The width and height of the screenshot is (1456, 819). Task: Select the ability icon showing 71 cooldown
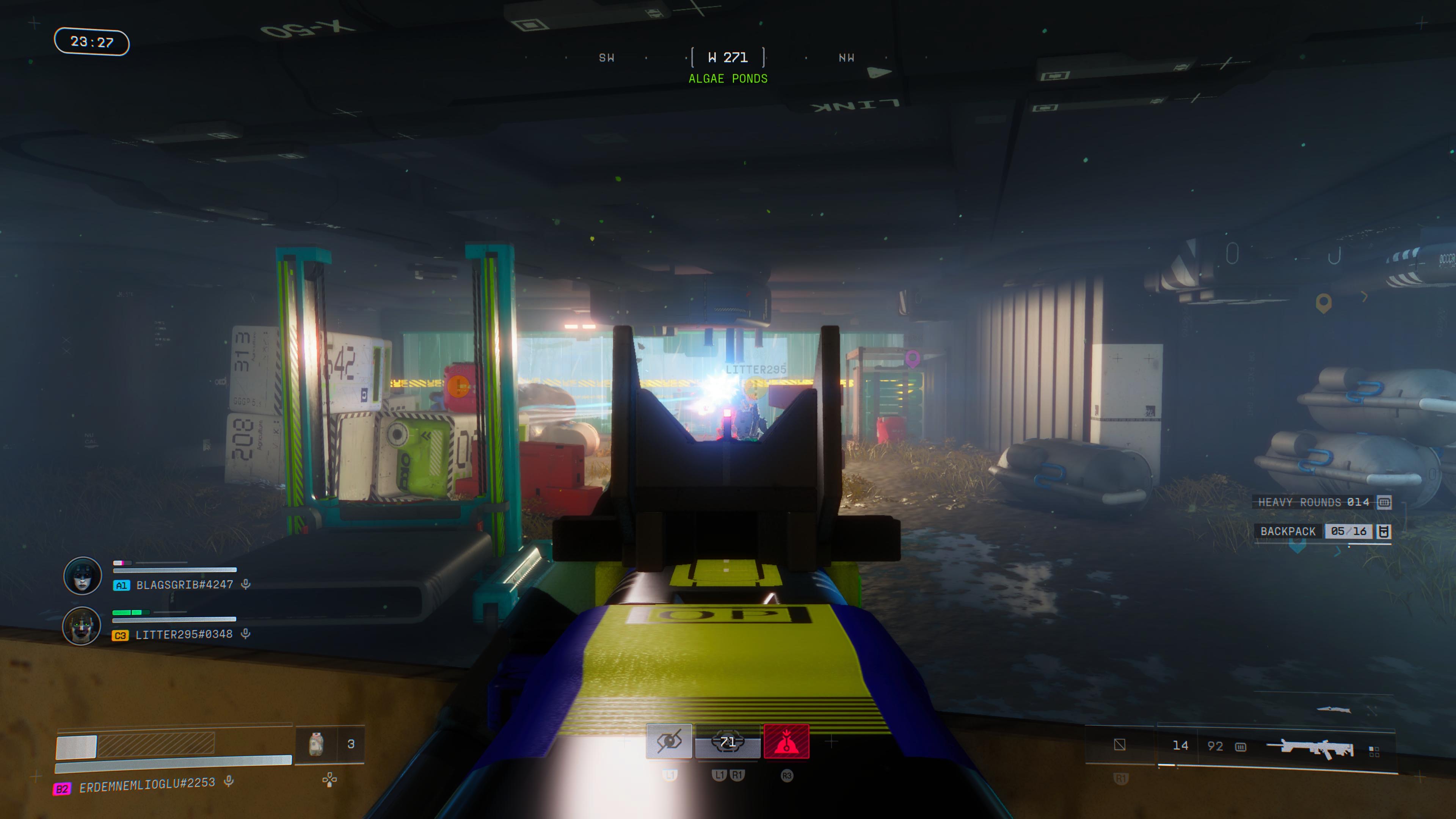pos(728,741)
